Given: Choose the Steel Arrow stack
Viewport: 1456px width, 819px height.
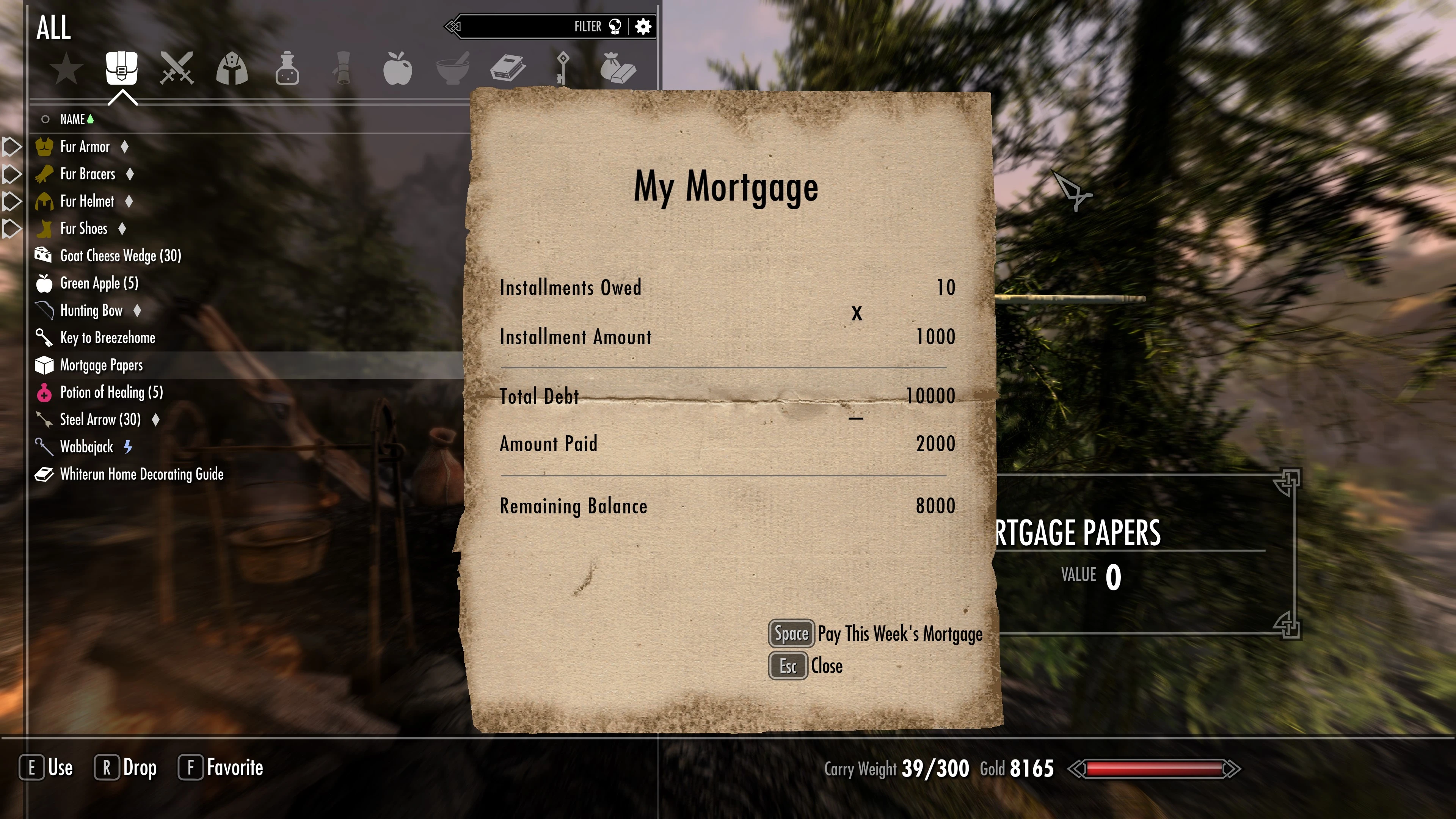Looking at the screenshot, I should (x=100, y=419).
